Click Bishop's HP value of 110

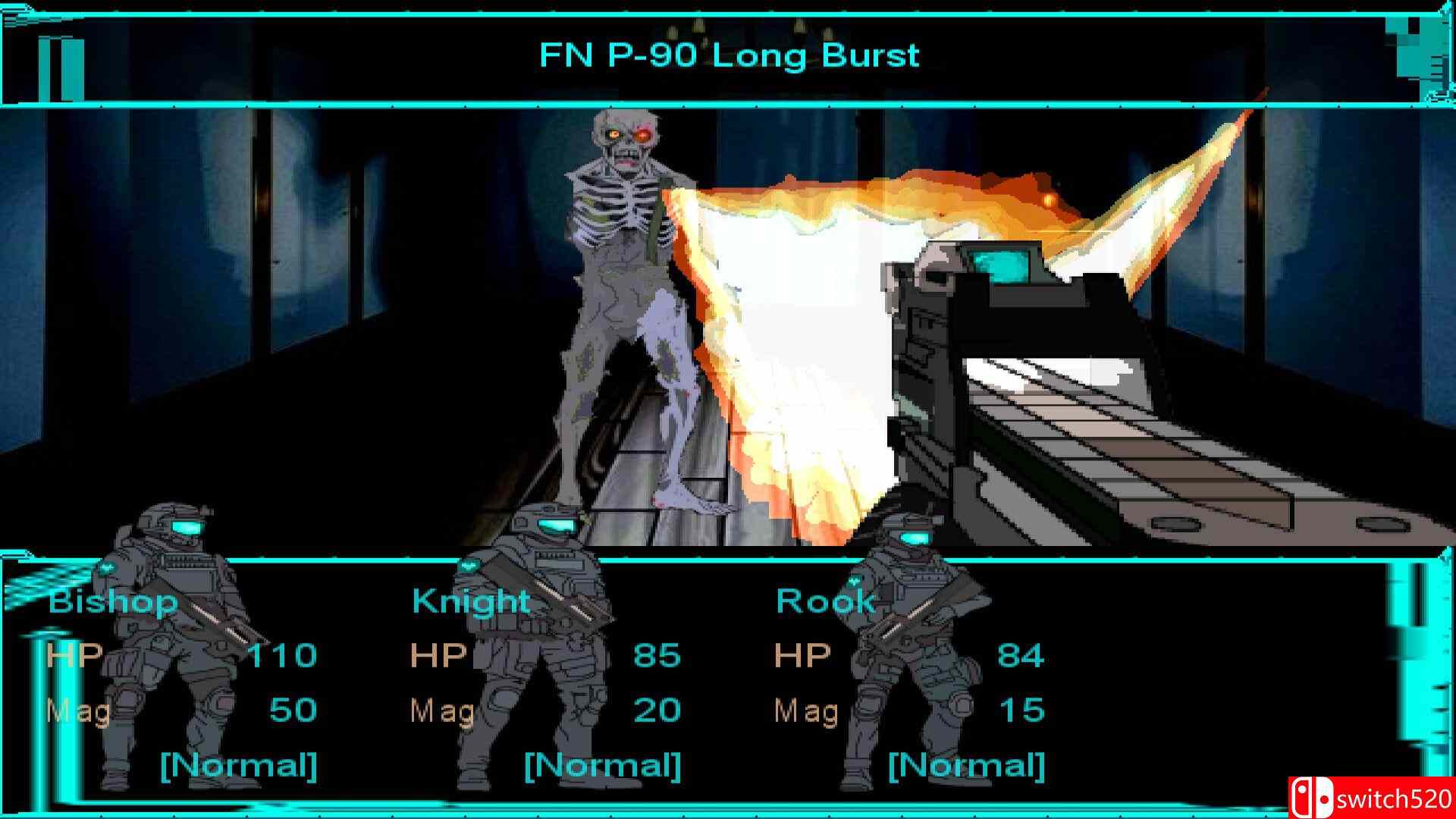pyautogui.click(x=284, y=654)
